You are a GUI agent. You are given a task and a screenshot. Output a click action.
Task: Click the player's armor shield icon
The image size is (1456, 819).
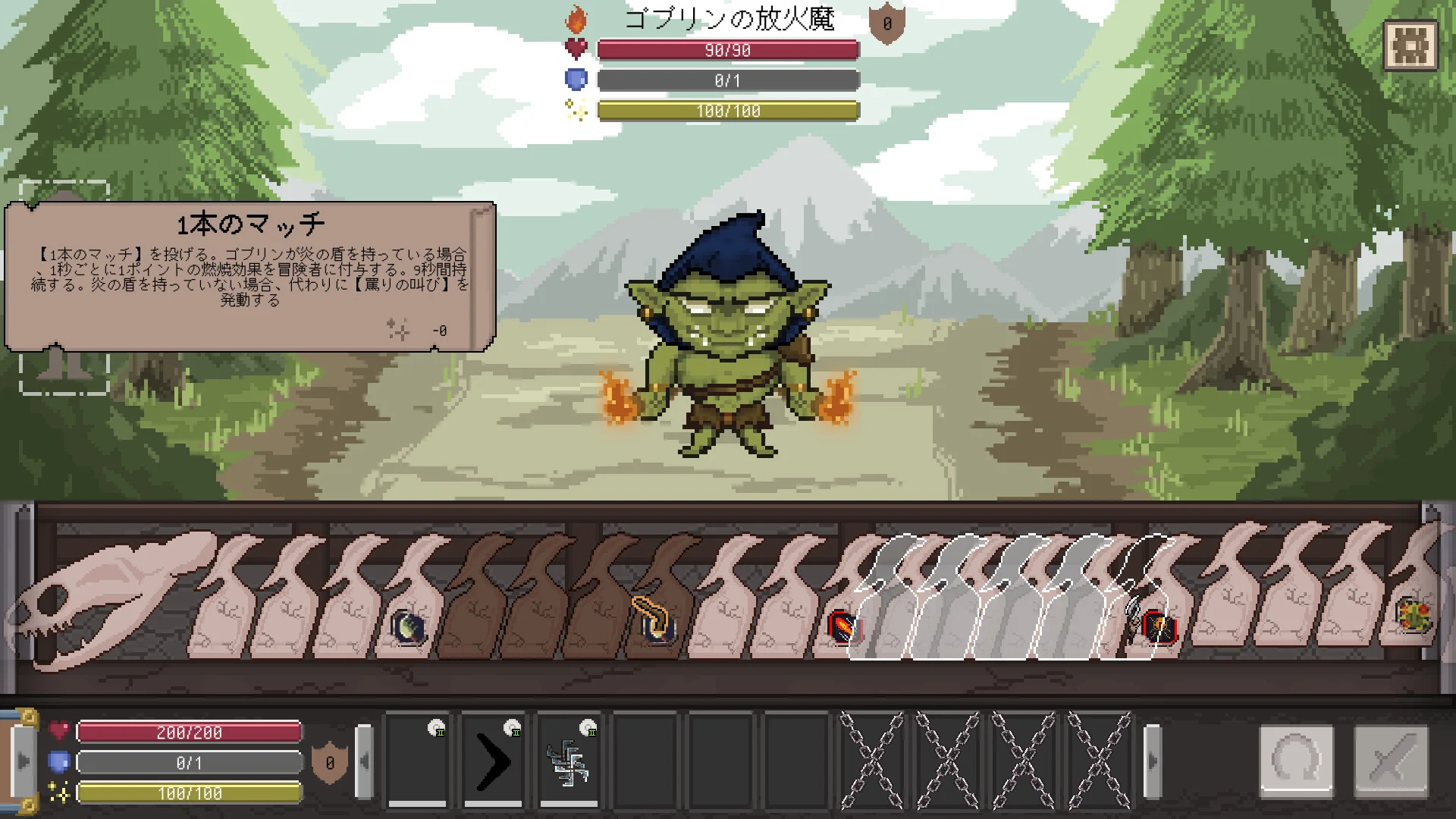pos(330,763)
